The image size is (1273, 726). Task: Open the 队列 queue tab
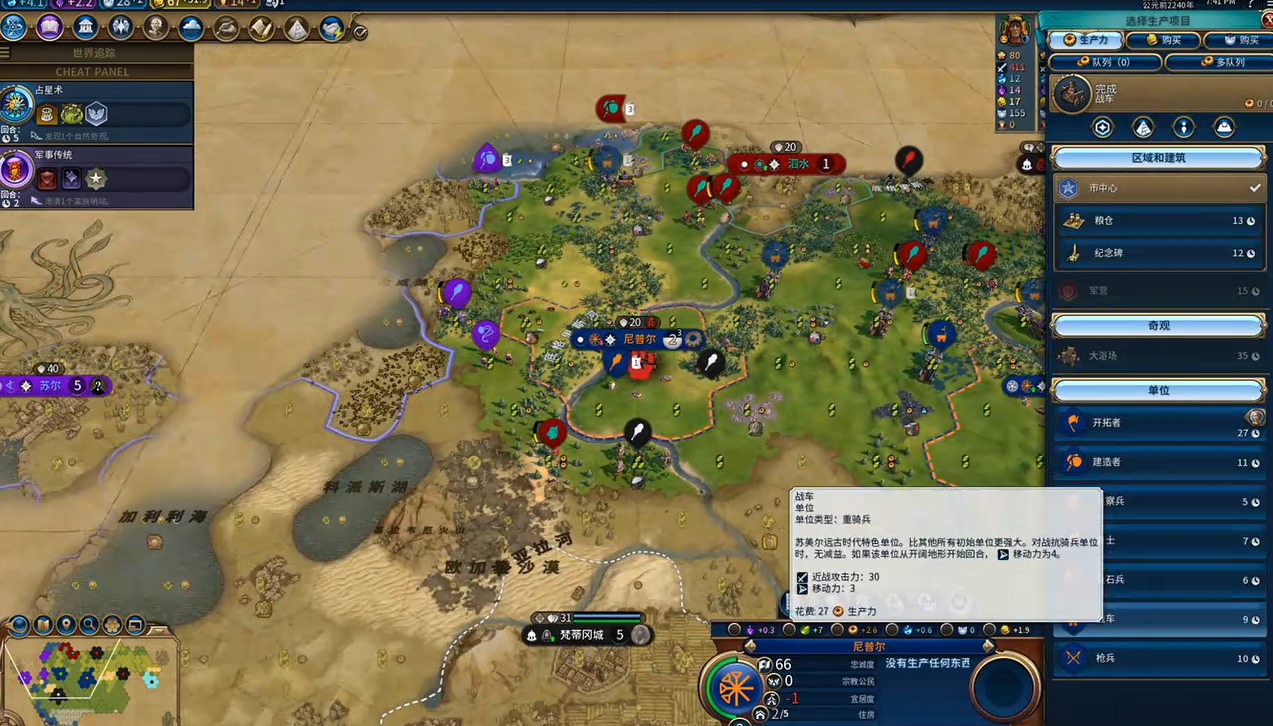pos(1105,62)
